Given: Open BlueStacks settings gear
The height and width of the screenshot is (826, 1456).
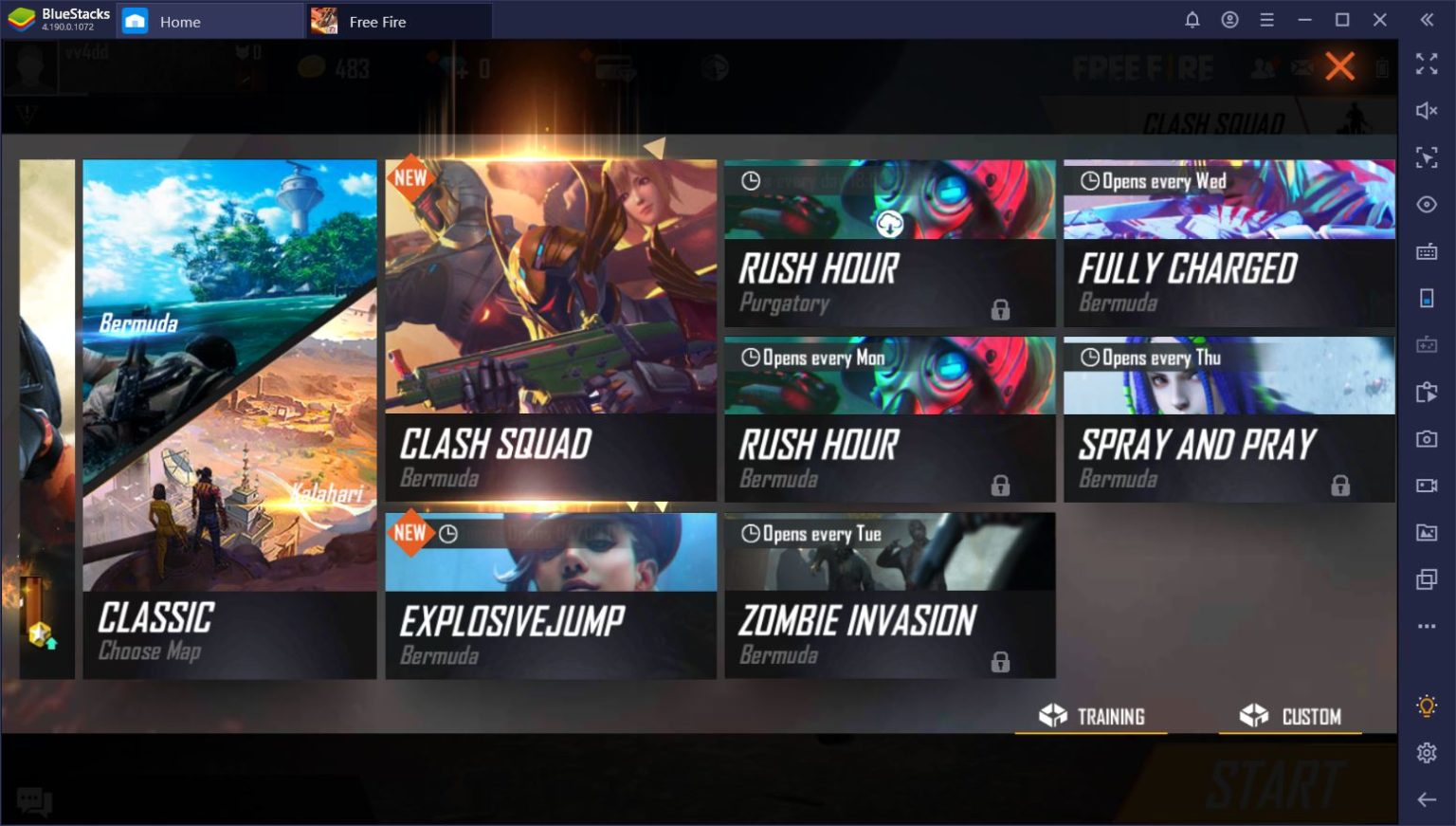Looking at the screenshot, I should coord(1427,753).
